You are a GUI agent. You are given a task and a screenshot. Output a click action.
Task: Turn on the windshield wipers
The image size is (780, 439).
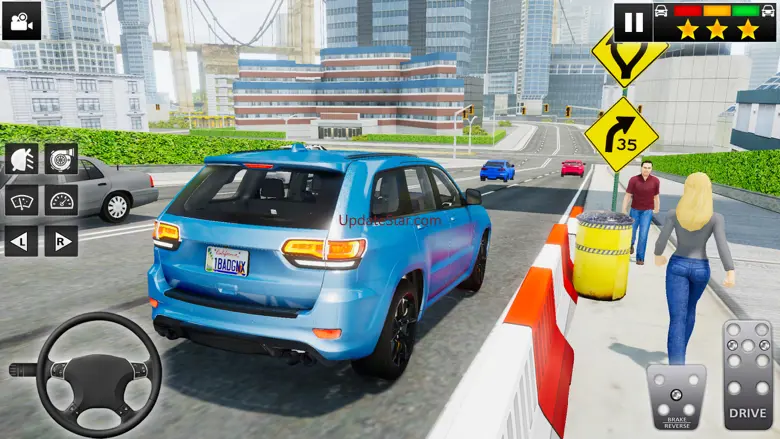tap(22, 200)
